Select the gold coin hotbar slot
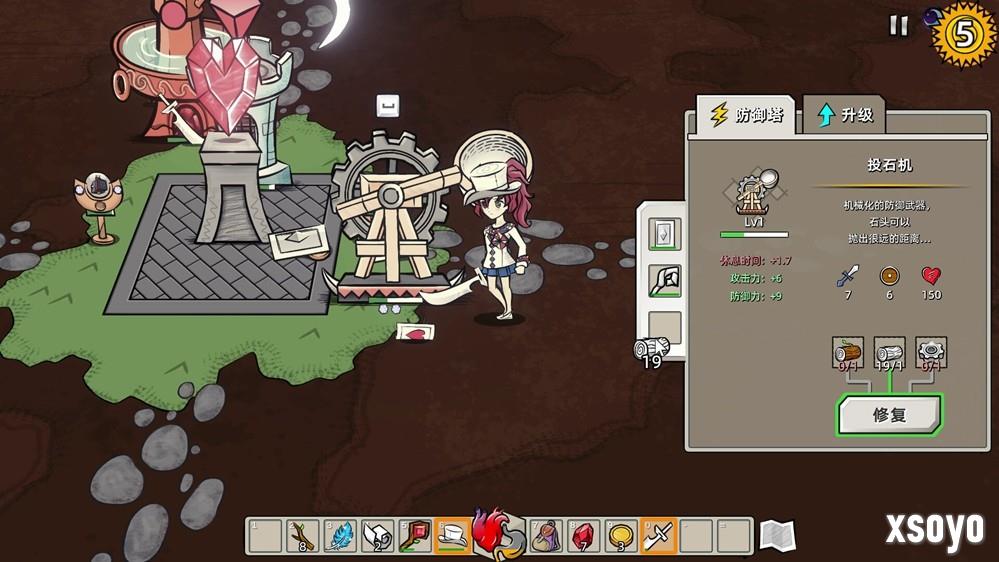This screenshot has height=562, width=999. (621, 536)
